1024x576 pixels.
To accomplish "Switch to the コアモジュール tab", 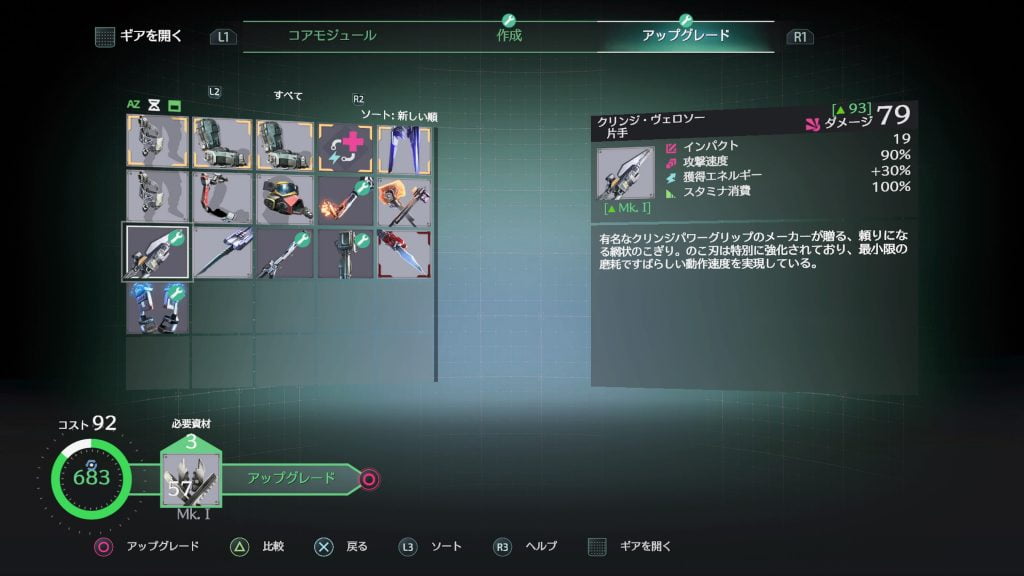I will click(332, 35).
